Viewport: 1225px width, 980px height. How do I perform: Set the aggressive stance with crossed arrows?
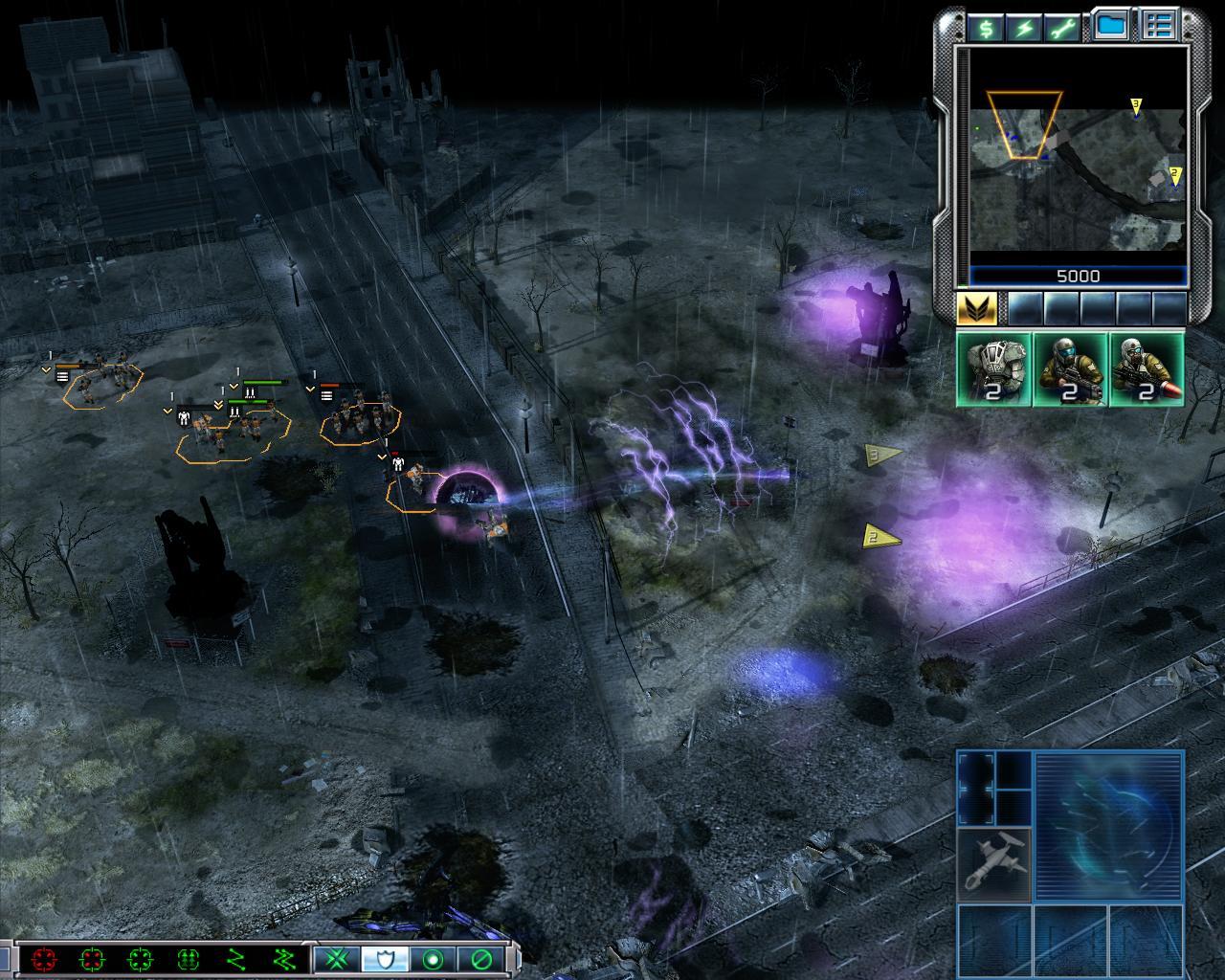336,958
